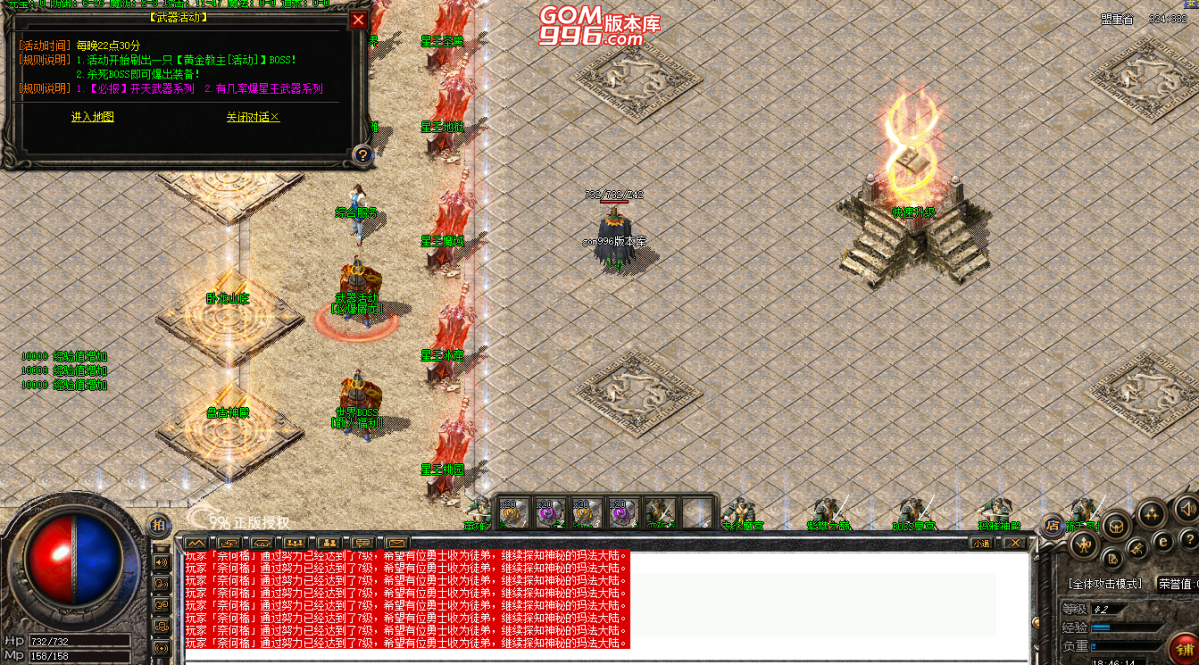Click the speaker icon beside the chat
The width and height of the screenshot is (1199, 665).
pos(161,561)
